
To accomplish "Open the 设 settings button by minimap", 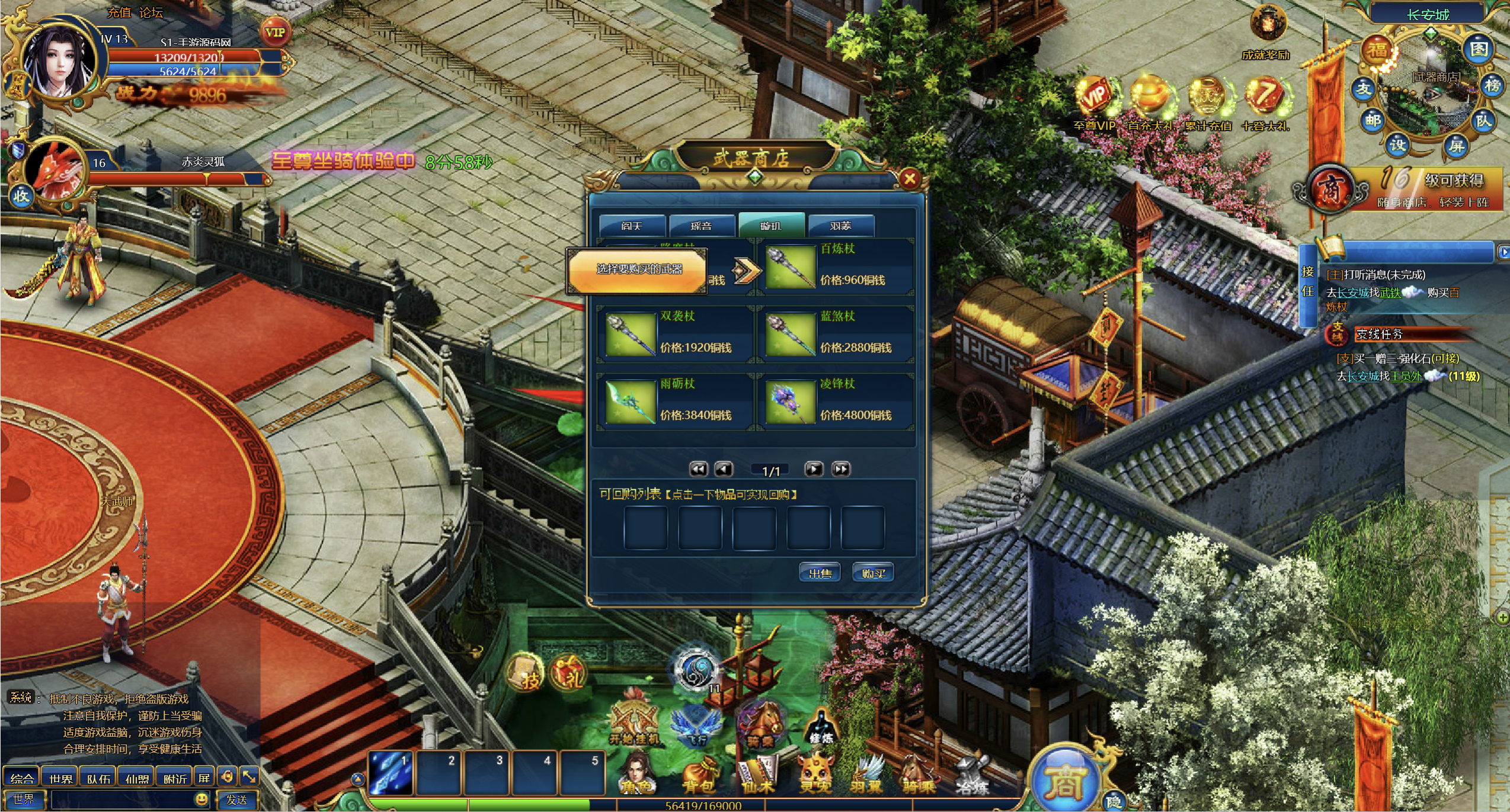I will tap(1398, 145).
